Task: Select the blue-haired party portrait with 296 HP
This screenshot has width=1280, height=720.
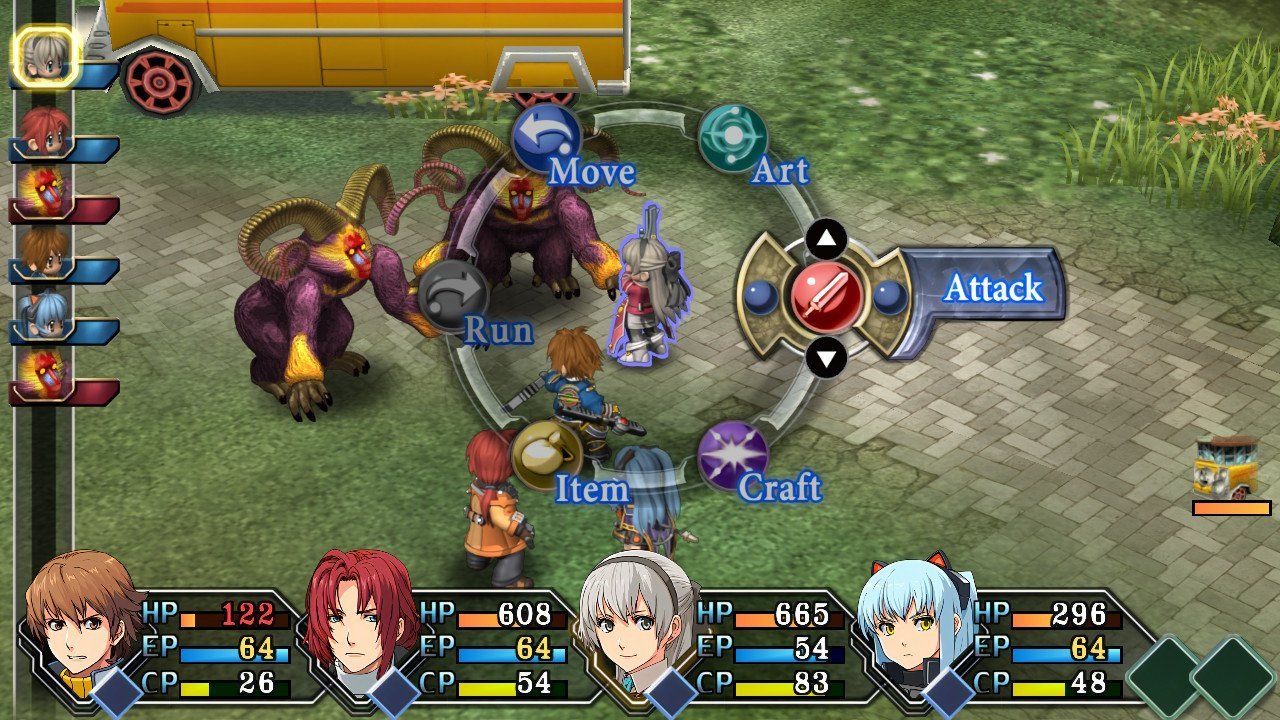Action: click(x=914, y=617)
